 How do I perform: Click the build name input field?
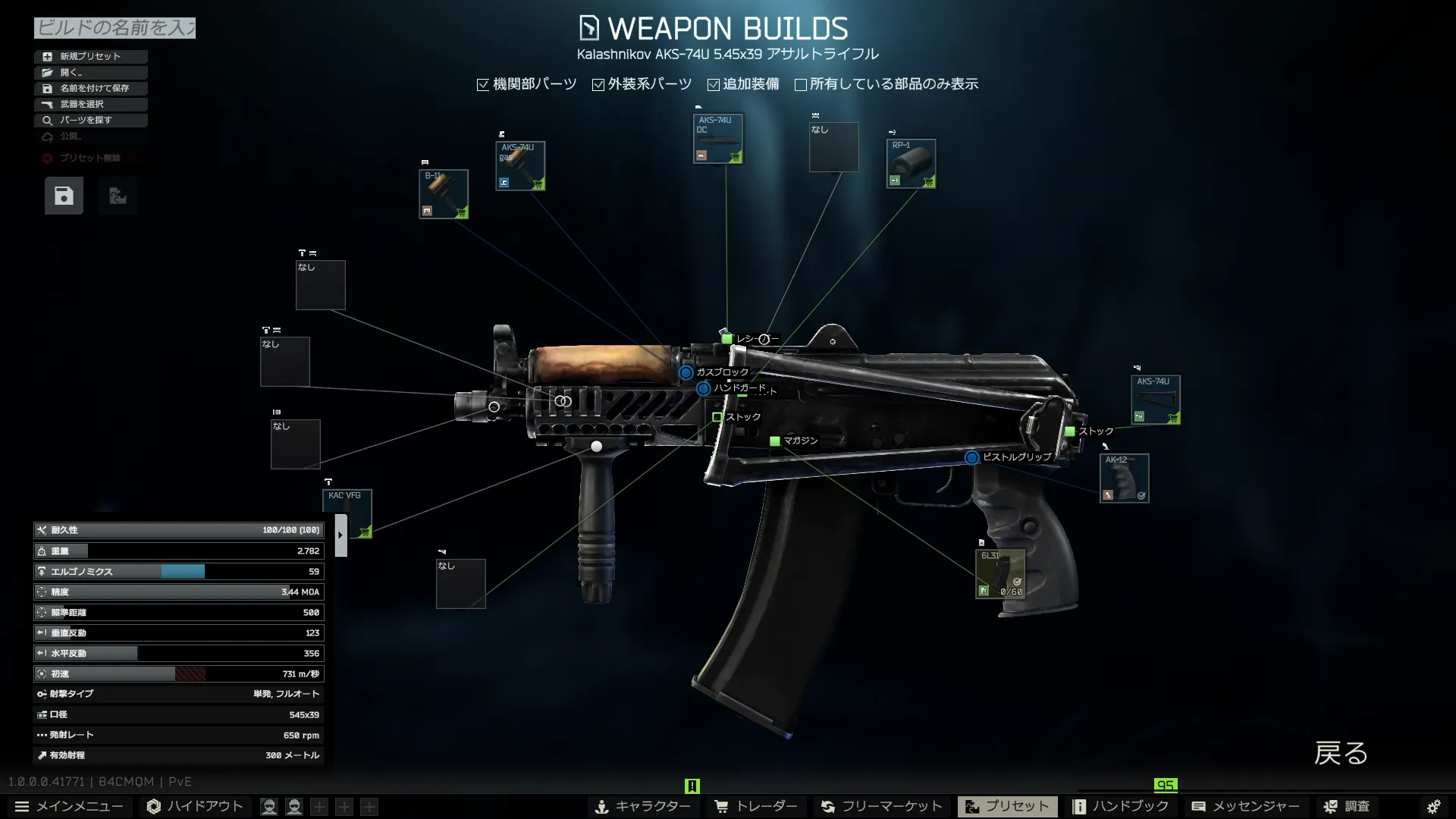pyautogui.click(x=115, y=28)
